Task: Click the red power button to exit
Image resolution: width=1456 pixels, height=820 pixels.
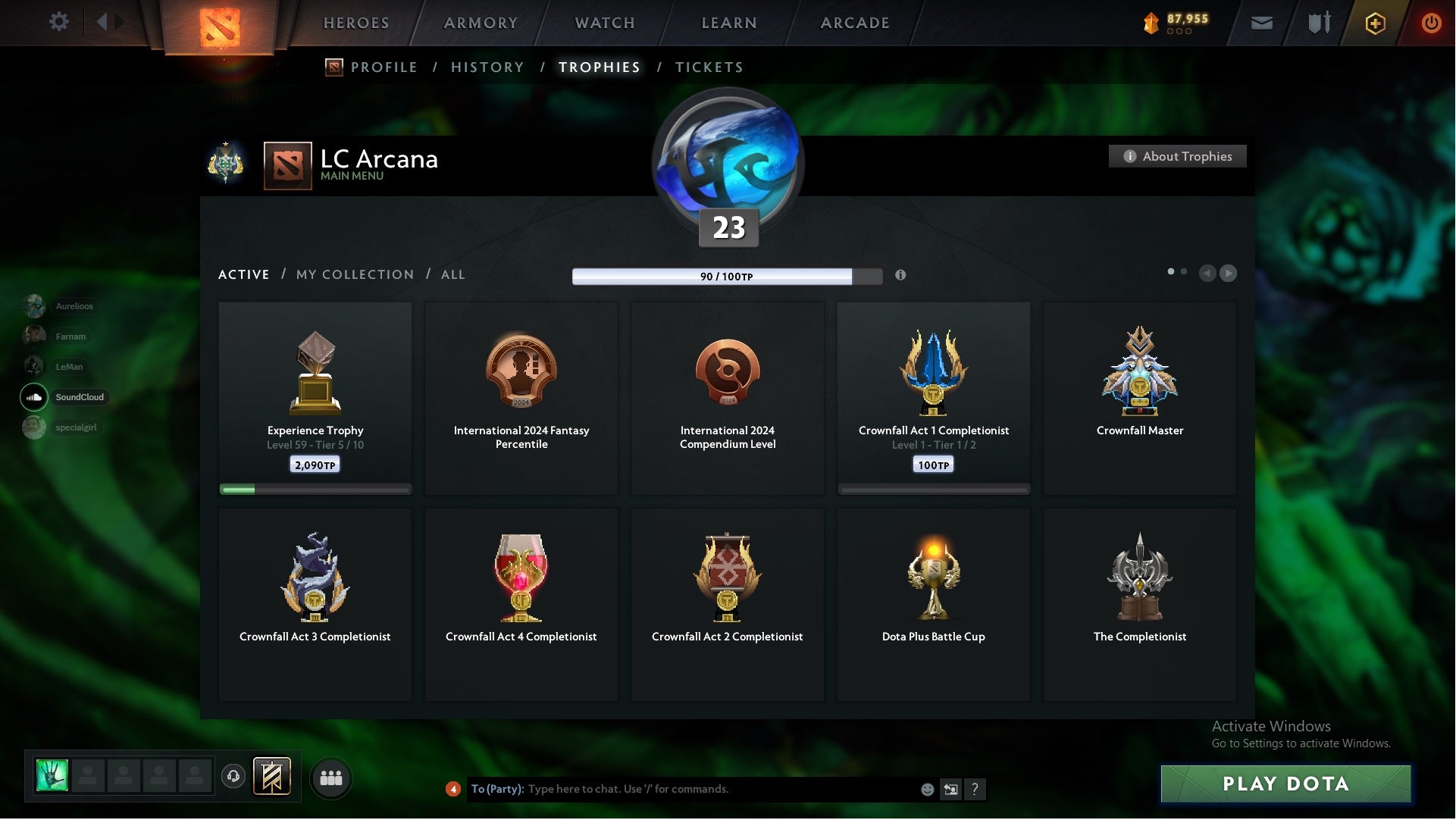Action: point(1432,23)
